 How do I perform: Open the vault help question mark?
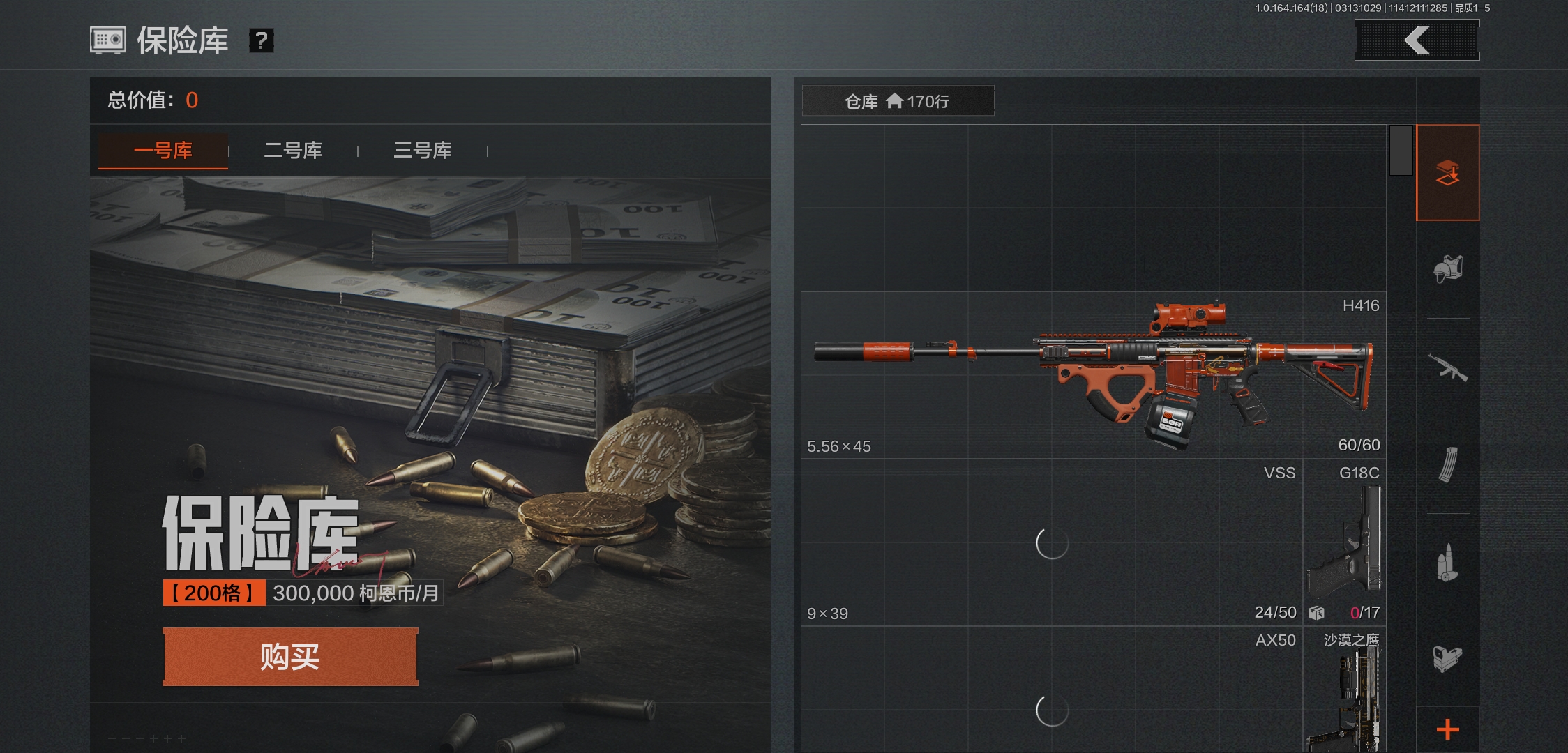point(261,40)
